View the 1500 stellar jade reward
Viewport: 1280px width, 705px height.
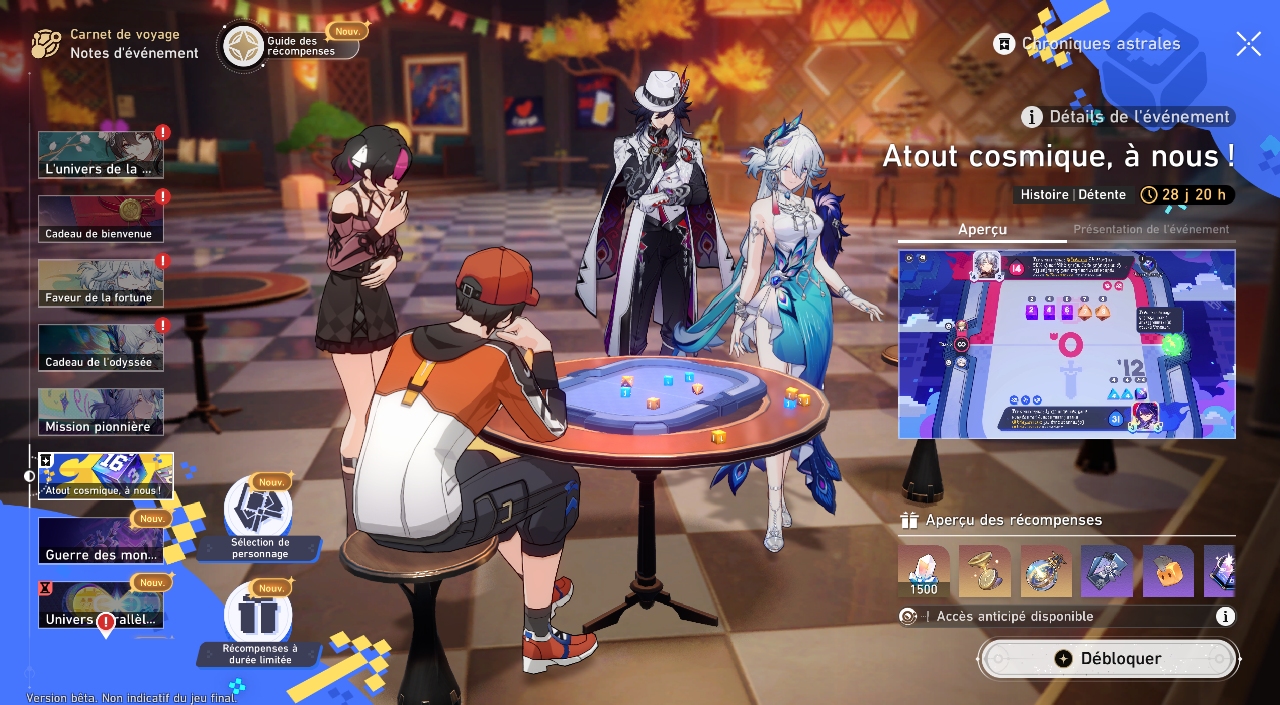point(924,571)
